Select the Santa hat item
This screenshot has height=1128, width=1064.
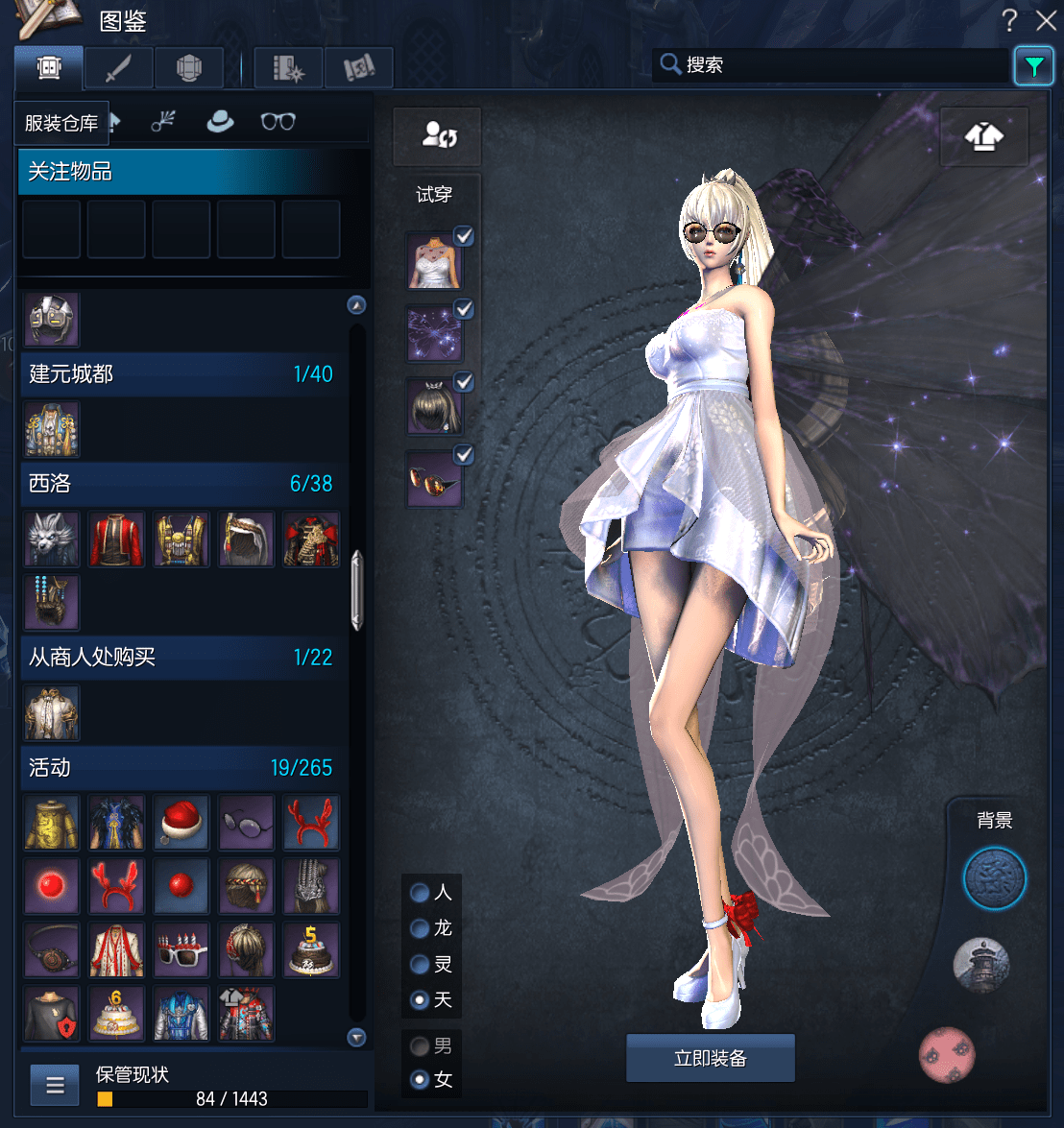tap(181, 823)
